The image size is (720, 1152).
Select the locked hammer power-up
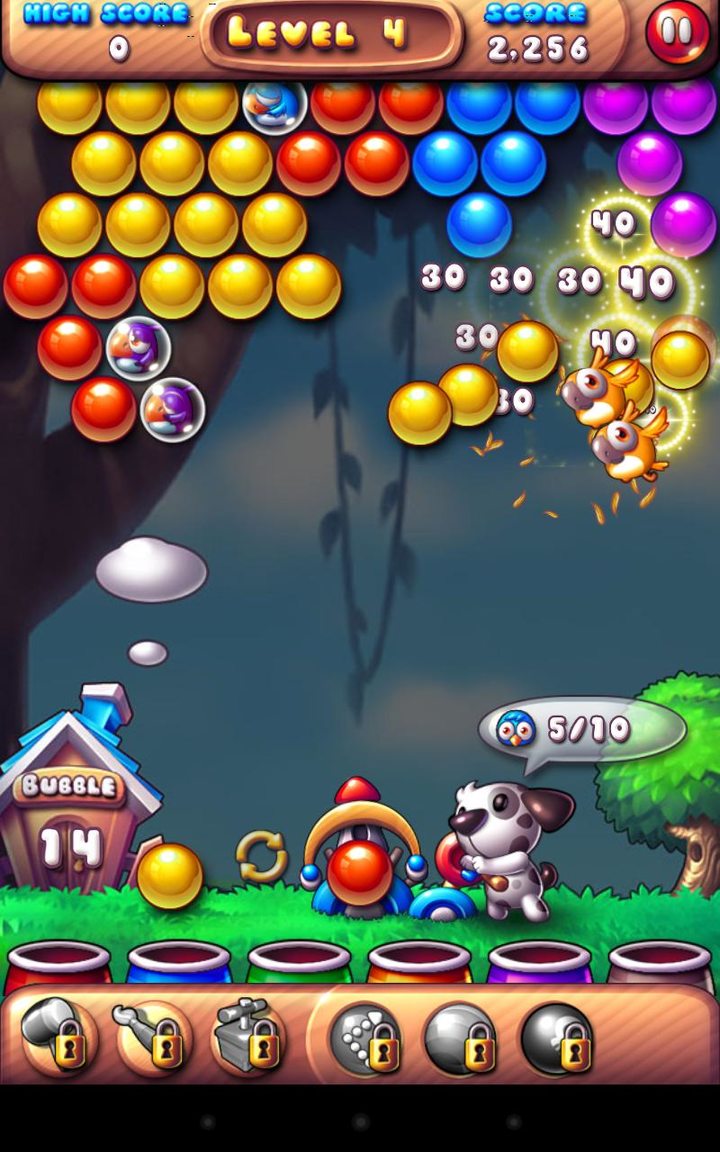click(x=58, y=1037)
